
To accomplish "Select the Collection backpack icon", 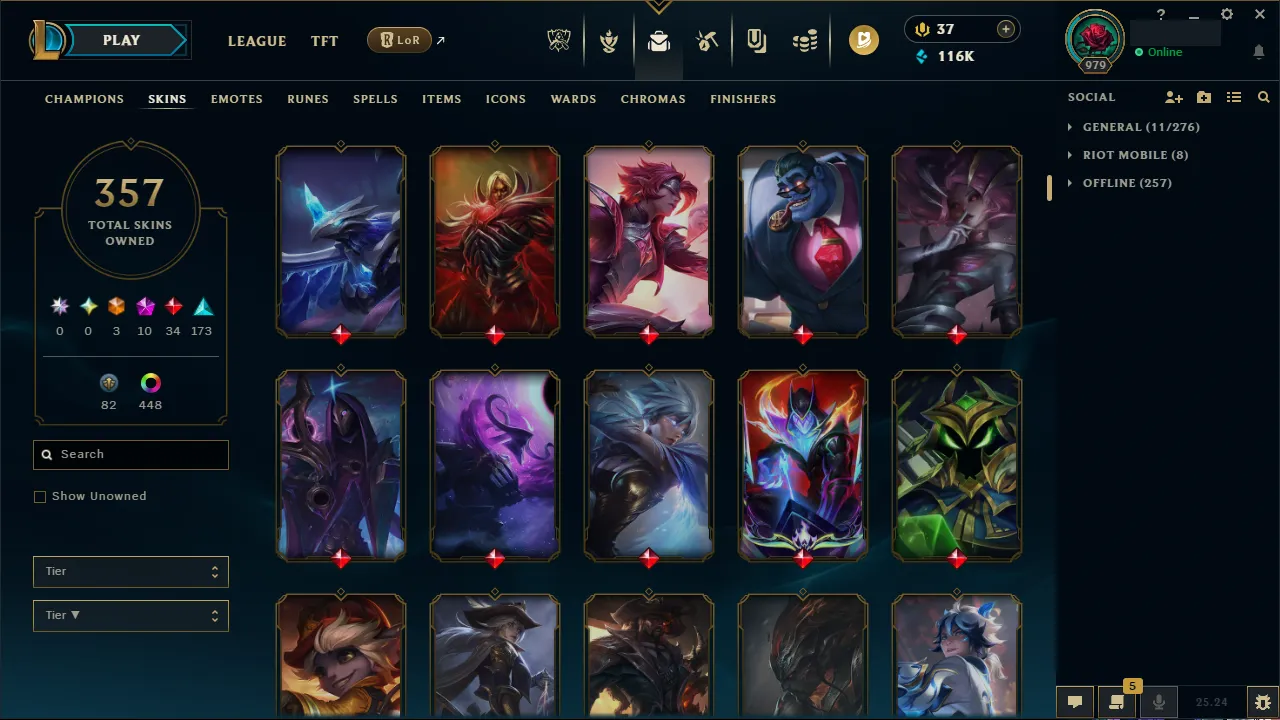I will pyautogui.click(x=657, y=41).
